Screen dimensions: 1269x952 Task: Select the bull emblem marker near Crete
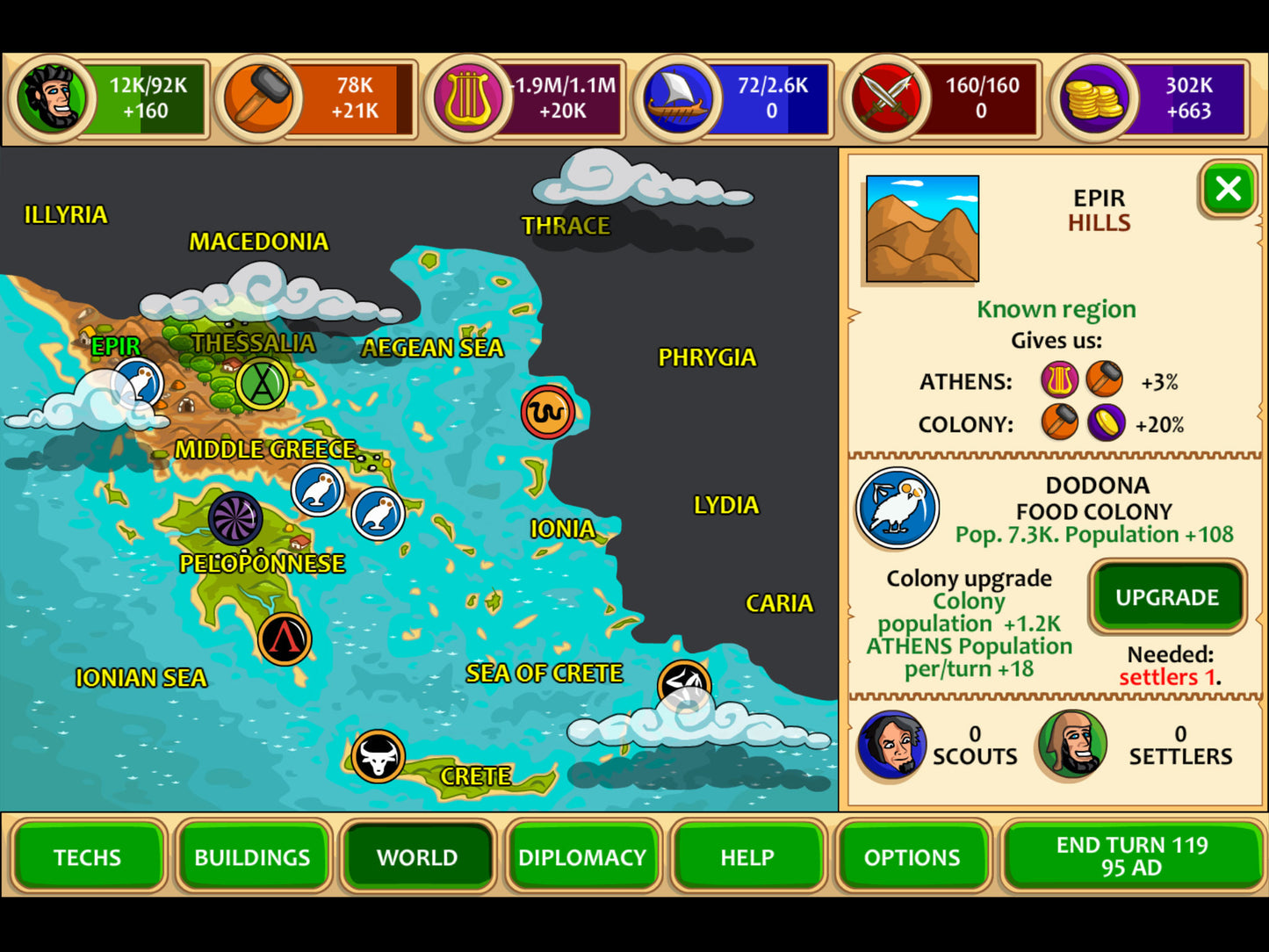click(x=379, y=756)
